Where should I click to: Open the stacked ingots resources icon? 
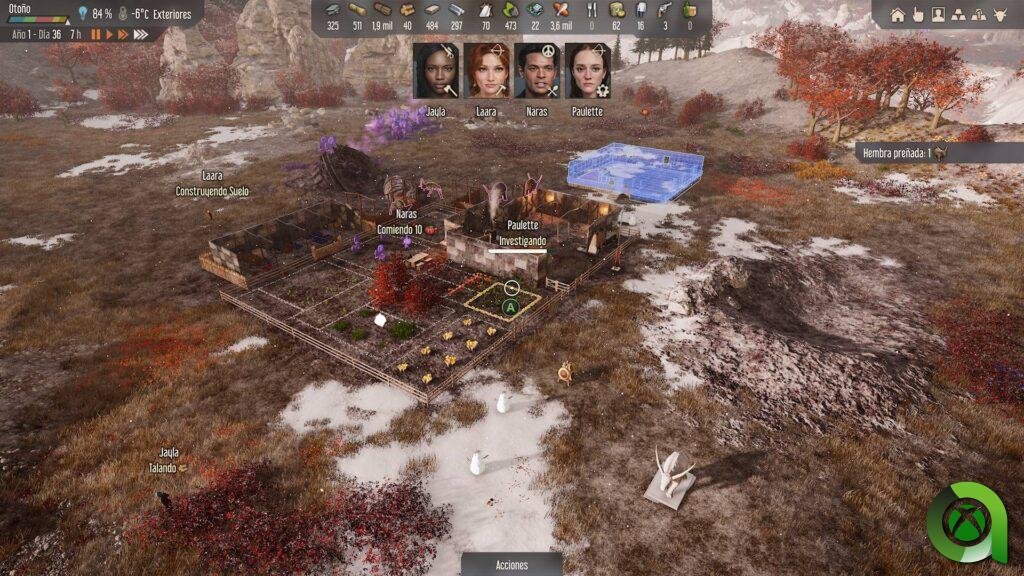click(x=959, y=14)
